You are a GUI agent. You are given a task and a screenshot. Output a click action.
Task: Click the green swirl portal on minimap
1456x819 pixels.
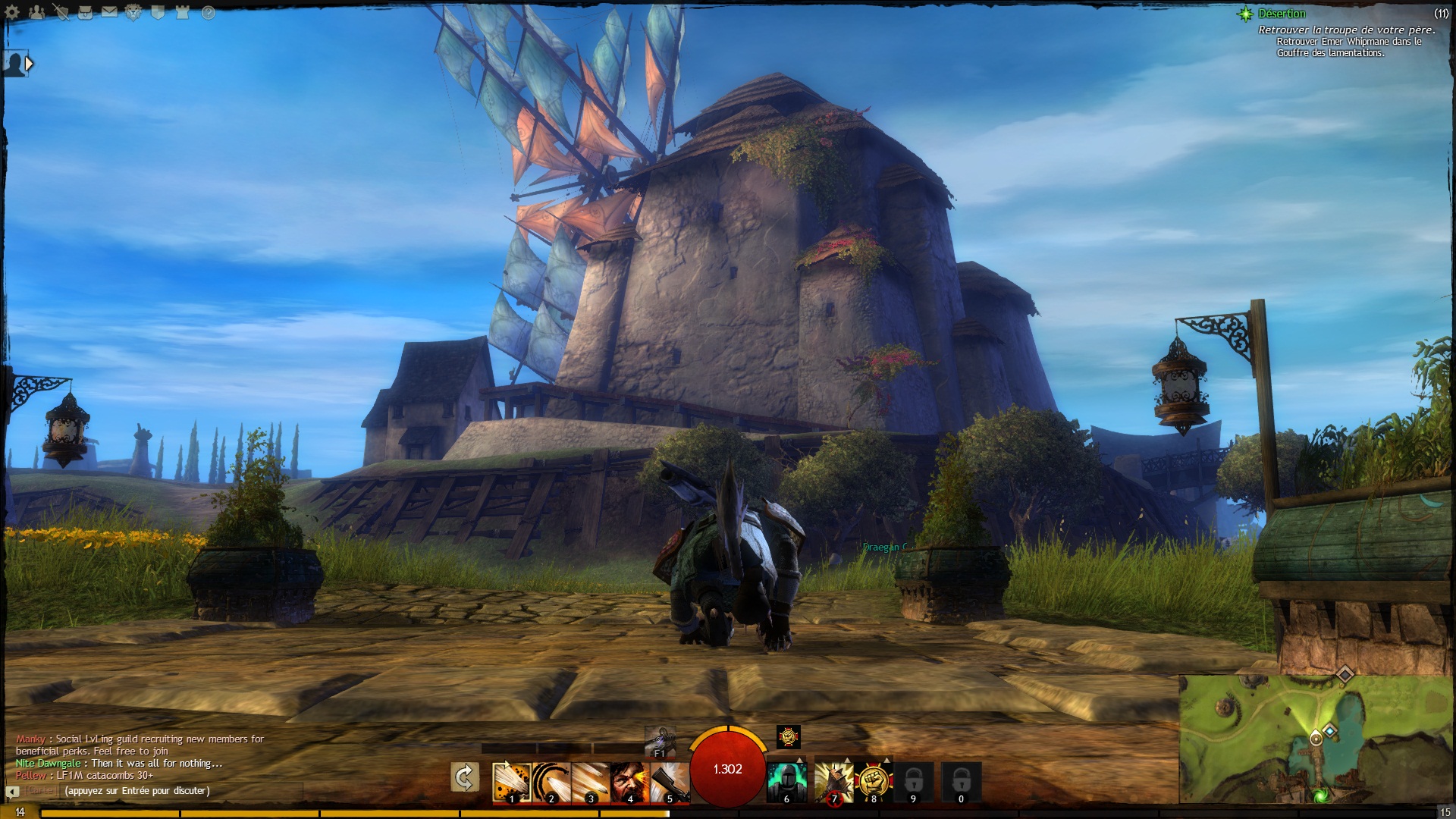click(x=1320, y=795)
